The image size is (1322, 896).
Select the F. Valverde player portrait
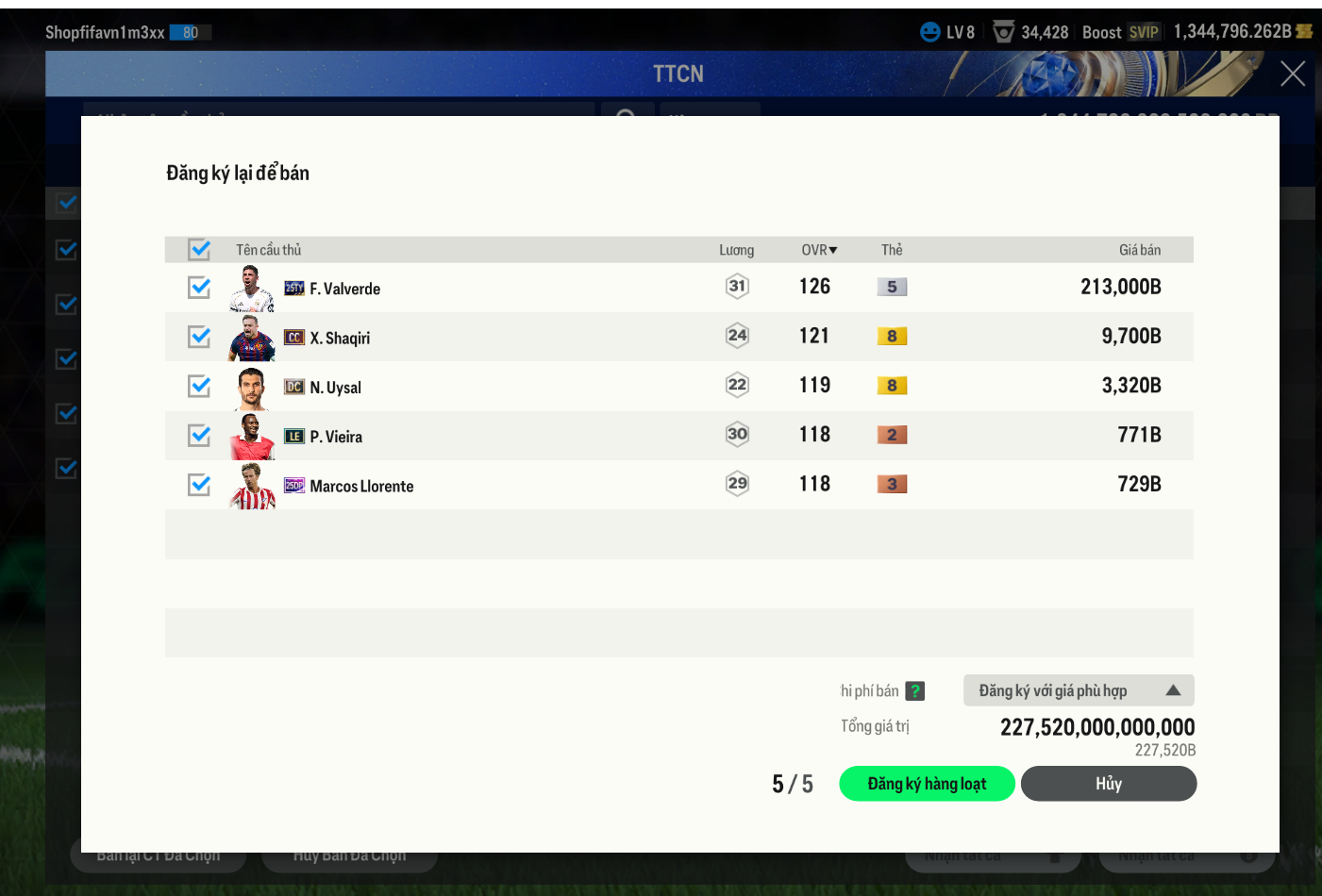click(251, 289)
